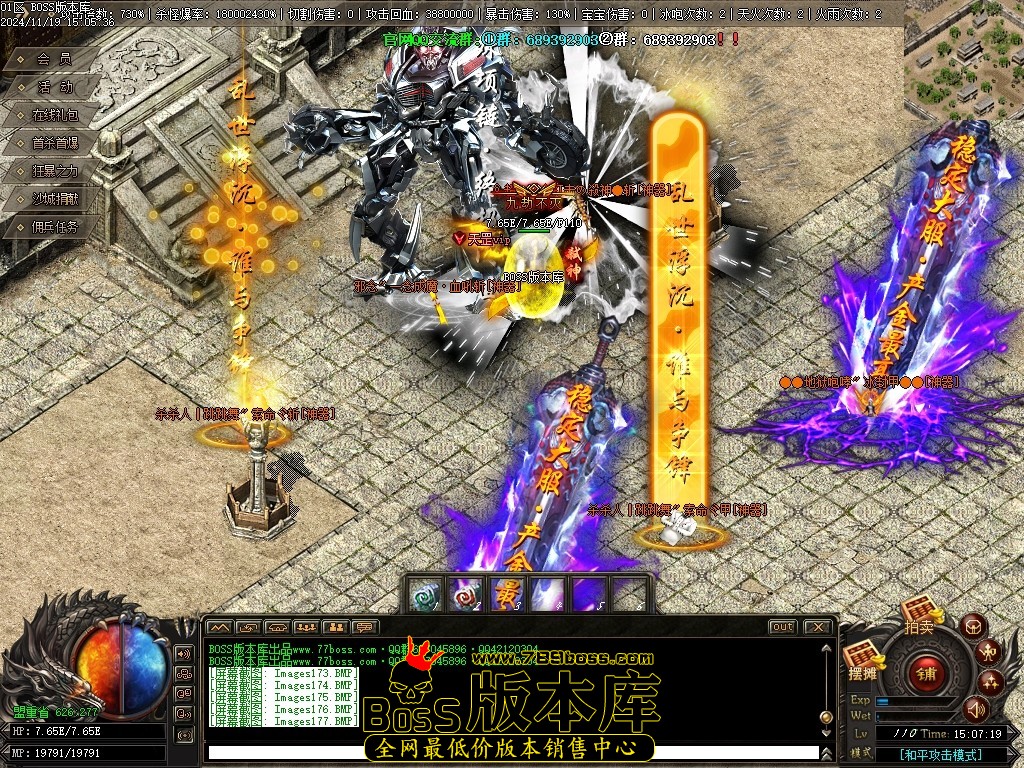
Task: Toggle the sound speaker button
Action: 975,710
